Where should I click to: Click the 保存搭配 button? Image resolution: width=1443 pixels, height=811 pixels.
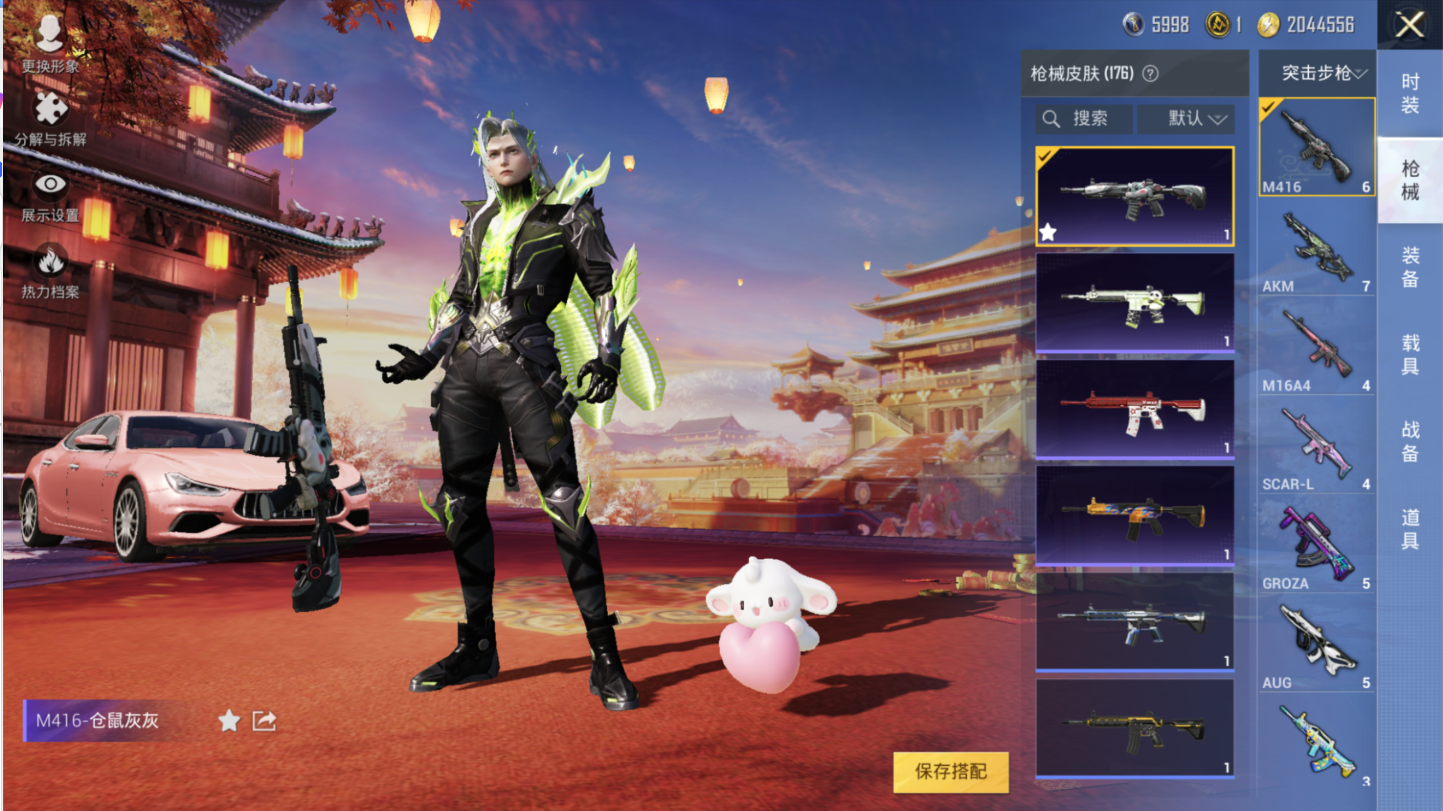[x=950, y=772]
